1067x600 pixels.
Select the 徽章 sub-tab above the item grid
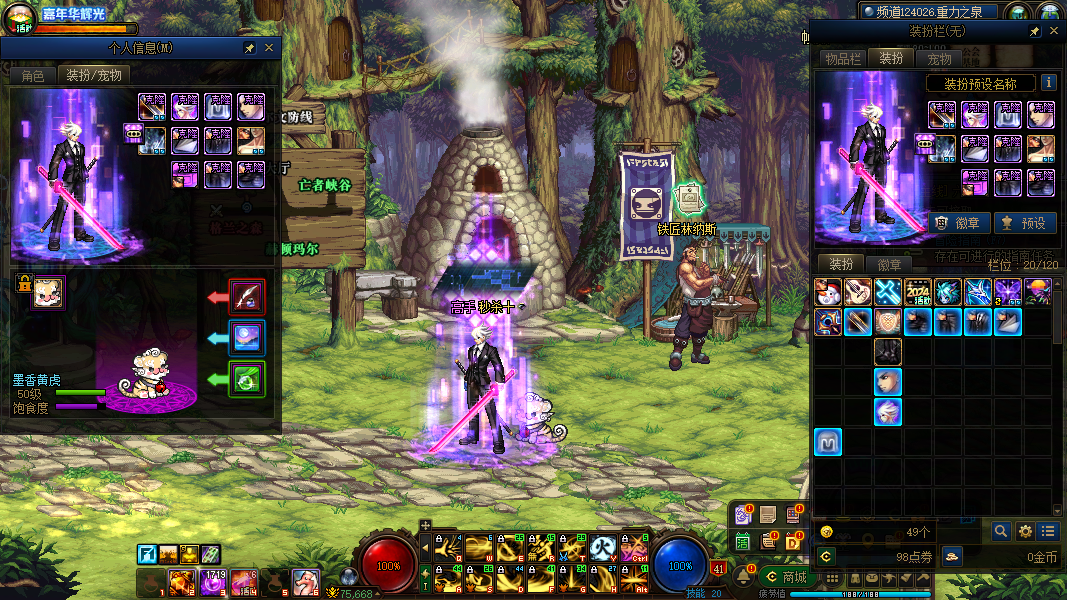coord(889,265)
